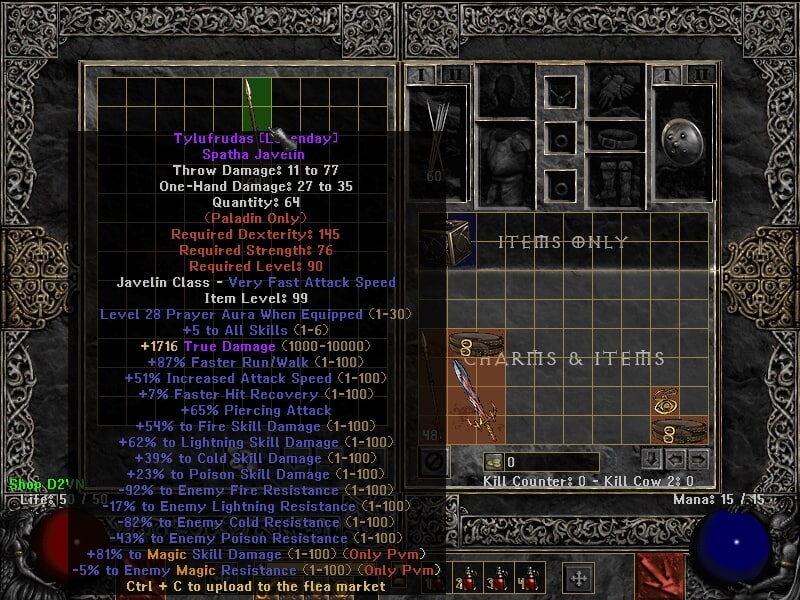Click the empty boots slot

(615, 180)
